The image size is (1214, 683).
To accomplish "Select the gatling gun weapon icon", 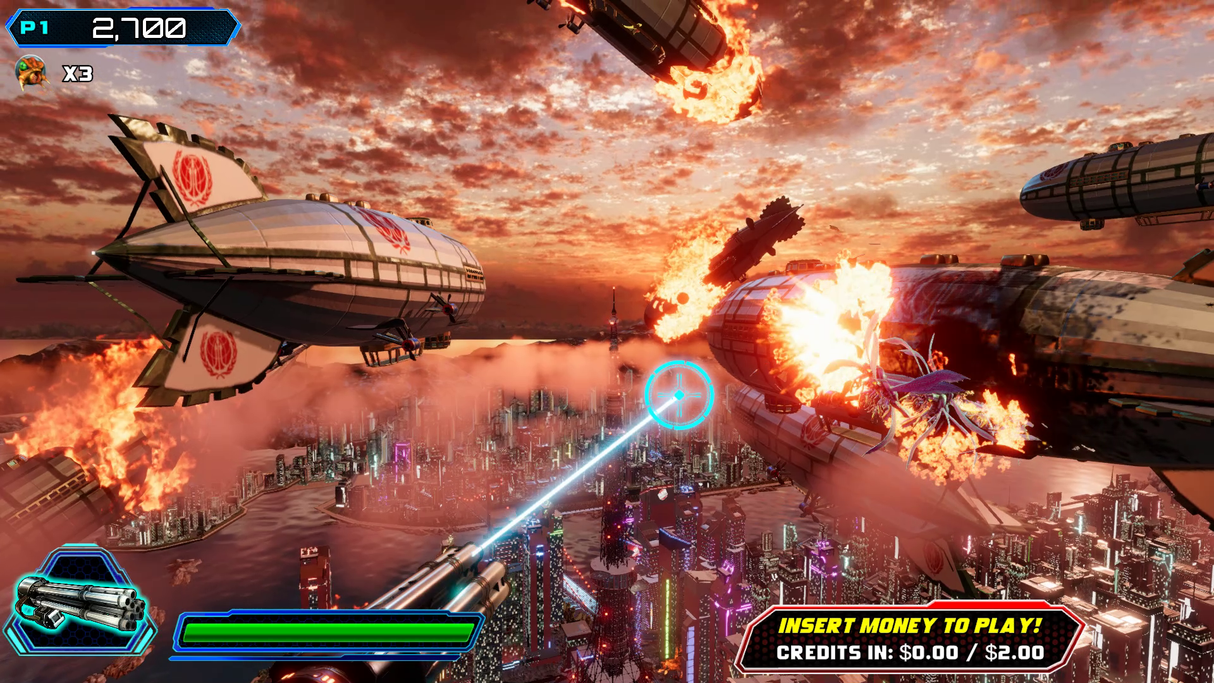I will coord(80,603).
